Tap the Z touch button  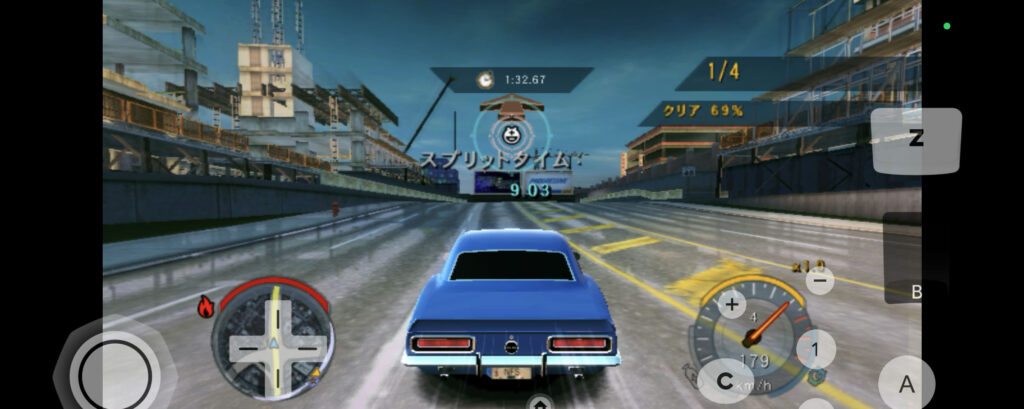pyautogui.click(x=915, y=139)
